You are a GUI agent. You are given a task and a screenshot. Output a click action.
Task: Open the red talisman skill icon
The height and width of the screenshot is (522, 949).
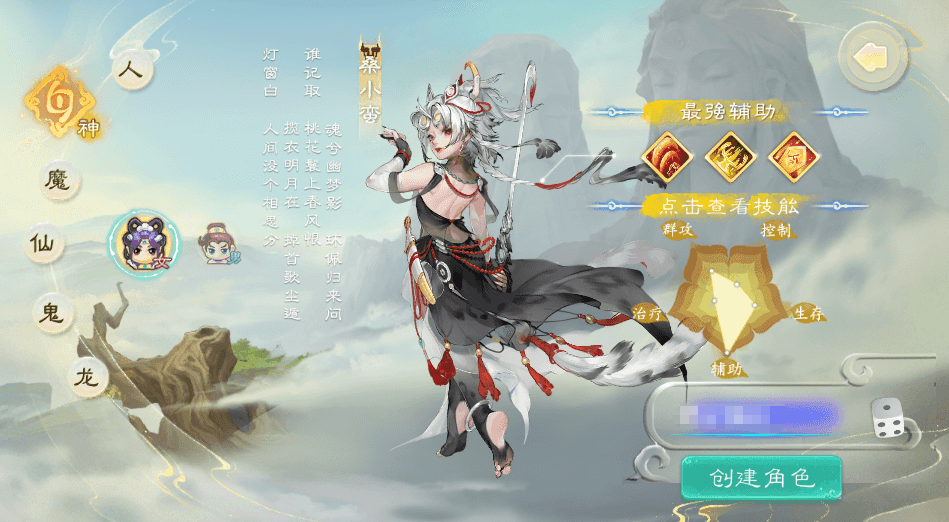tap(792, 156)
